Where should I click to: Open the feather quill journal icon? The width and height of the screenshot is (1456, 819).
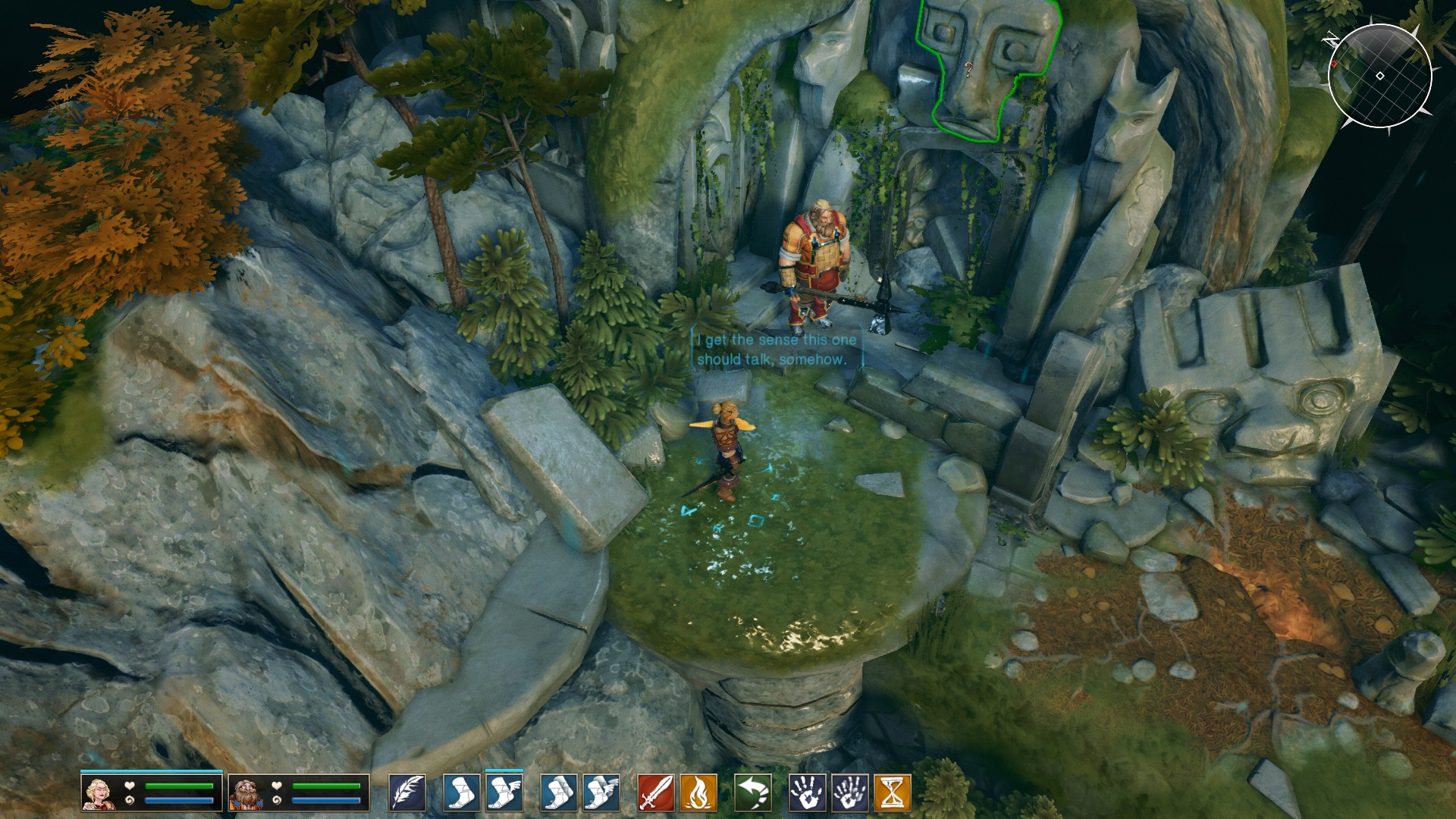tap(407, 793)
